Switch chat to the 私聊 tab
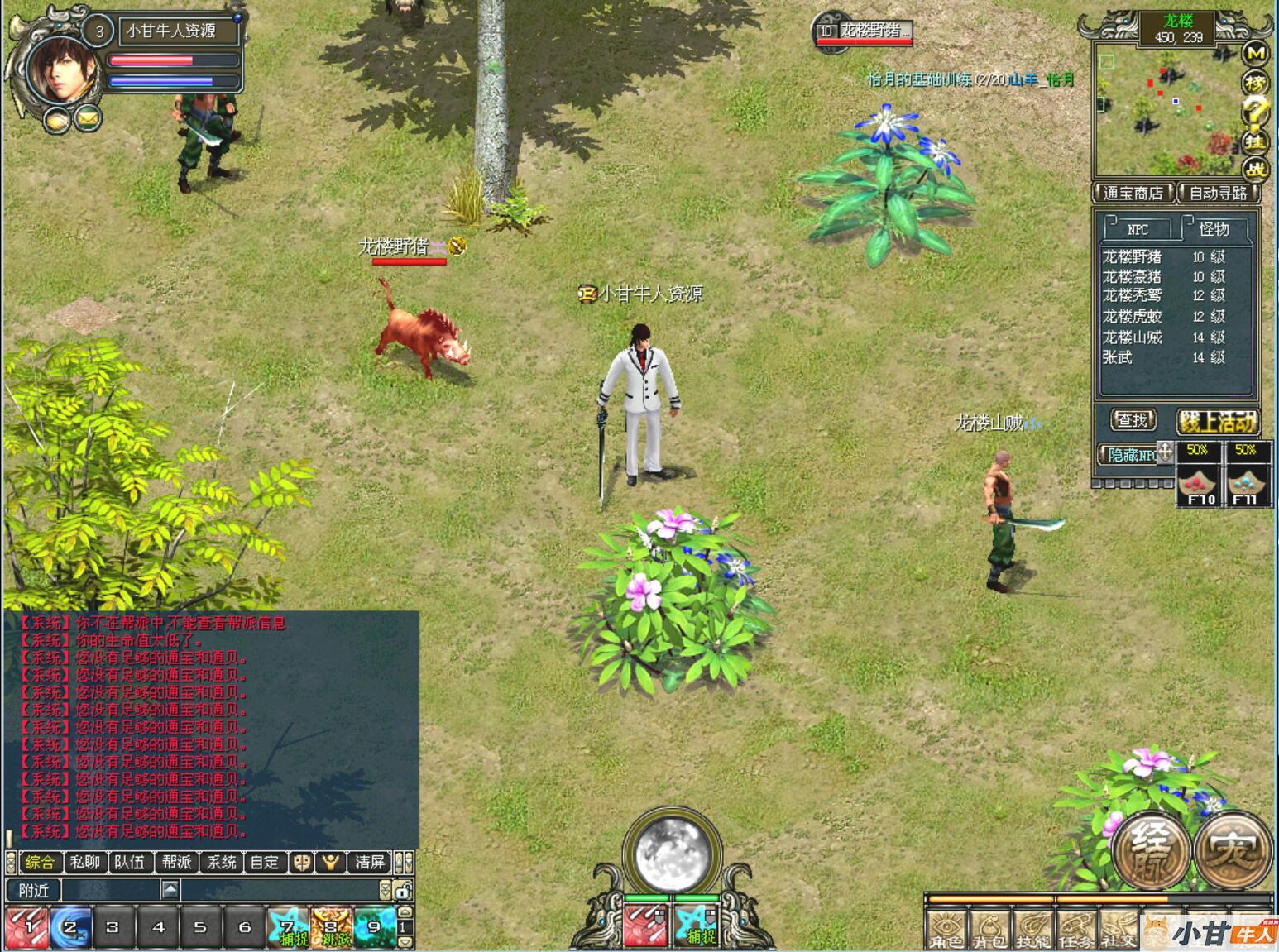The height and width of the screenshot is (952, 1279). click(85, 863)
